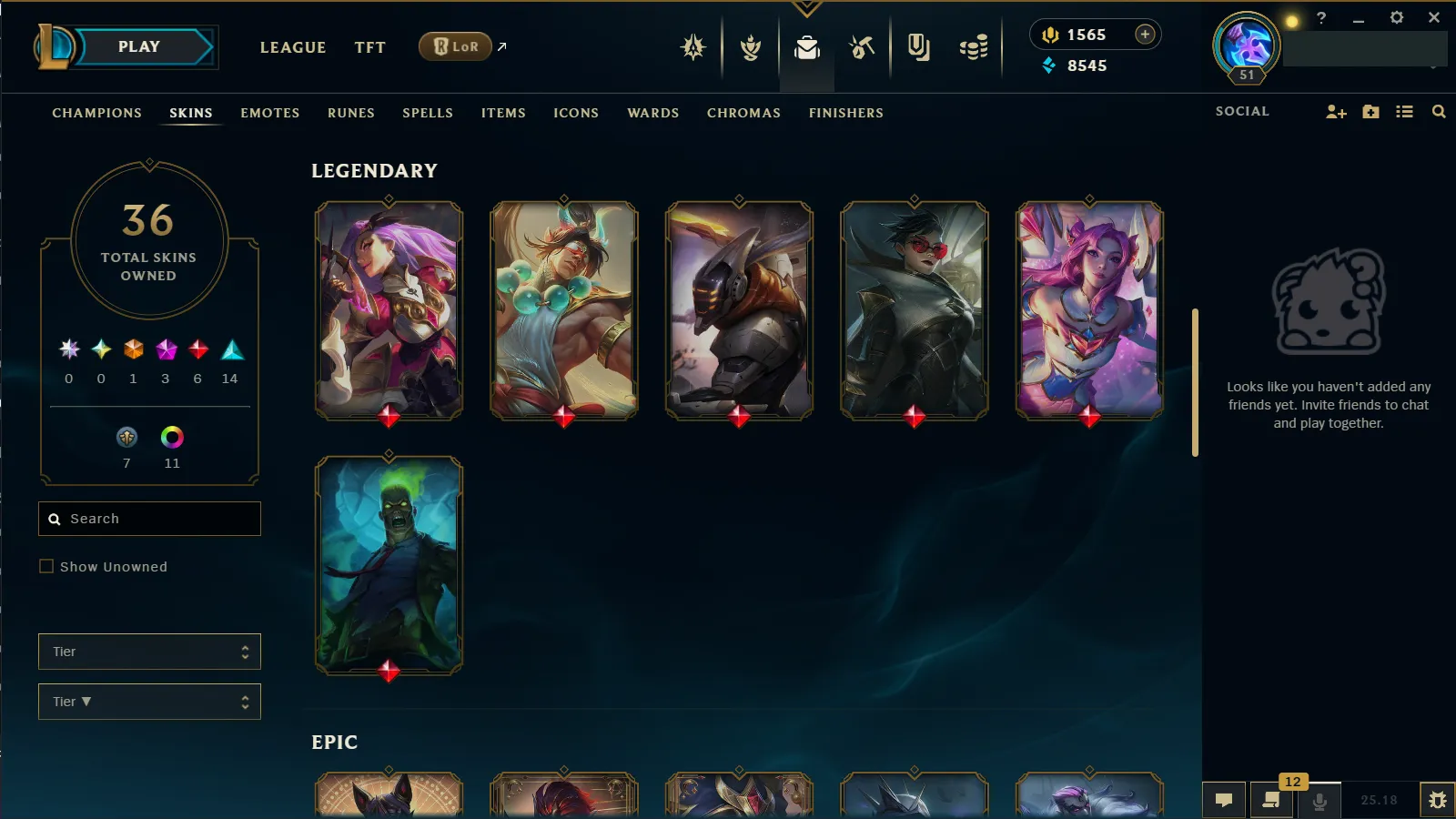Click the PLAY button
Image resolution: width=1456 pixels, height=819 pixels.
[139, 47]
